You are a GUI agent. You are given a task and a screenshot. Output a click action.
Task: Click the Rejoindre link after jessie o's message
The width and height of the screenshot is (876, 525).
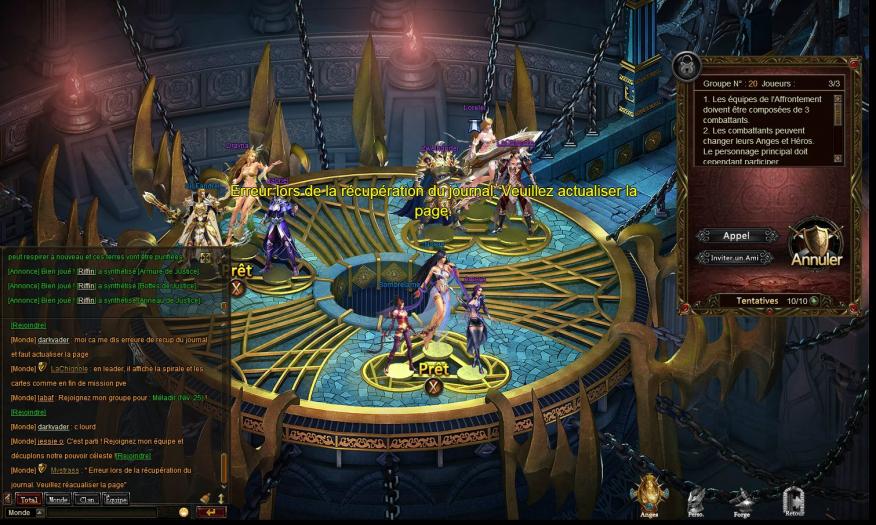(133, 456)
